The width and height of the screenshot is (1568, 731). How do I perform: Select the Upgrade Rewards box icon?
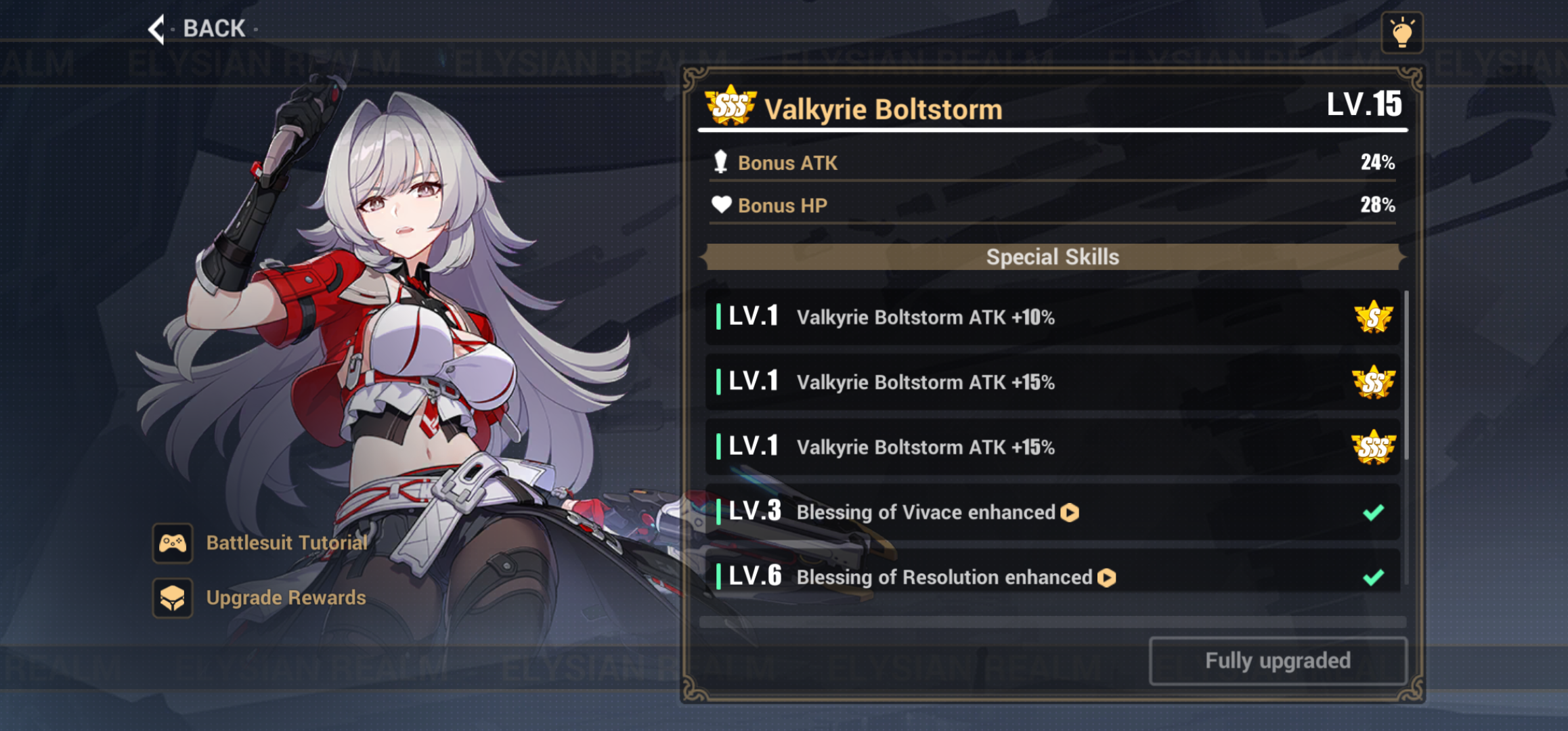(173, 598)
